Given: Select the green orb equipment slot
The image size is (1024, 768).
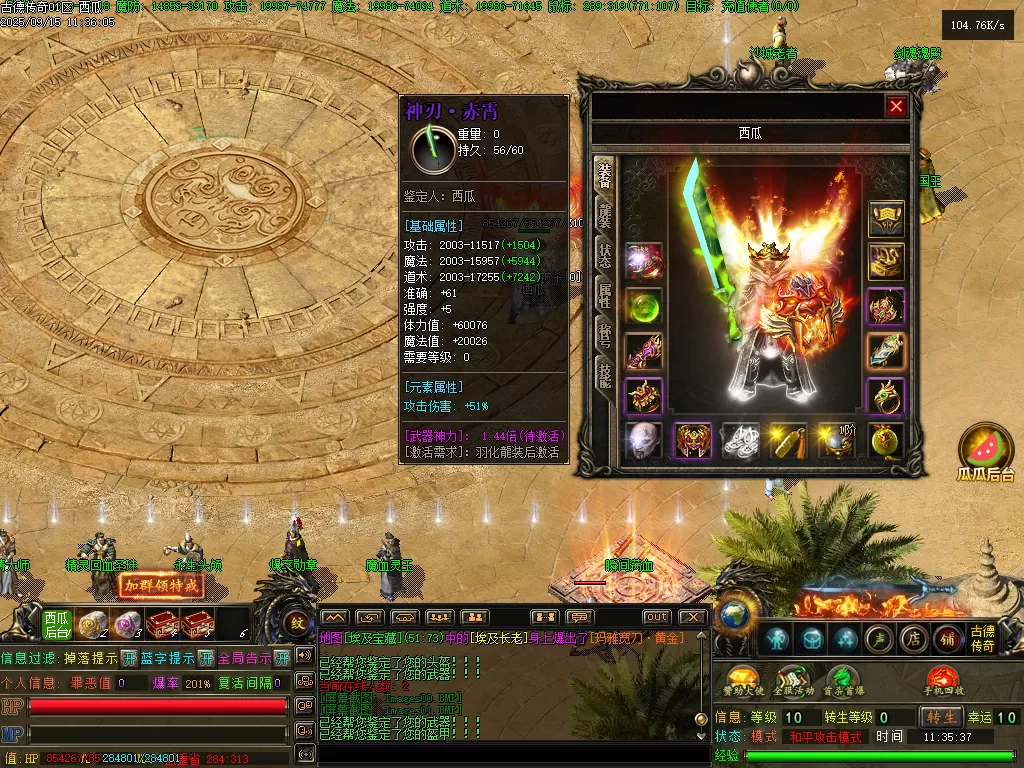Looking at the screenshot, I should 644,306.
